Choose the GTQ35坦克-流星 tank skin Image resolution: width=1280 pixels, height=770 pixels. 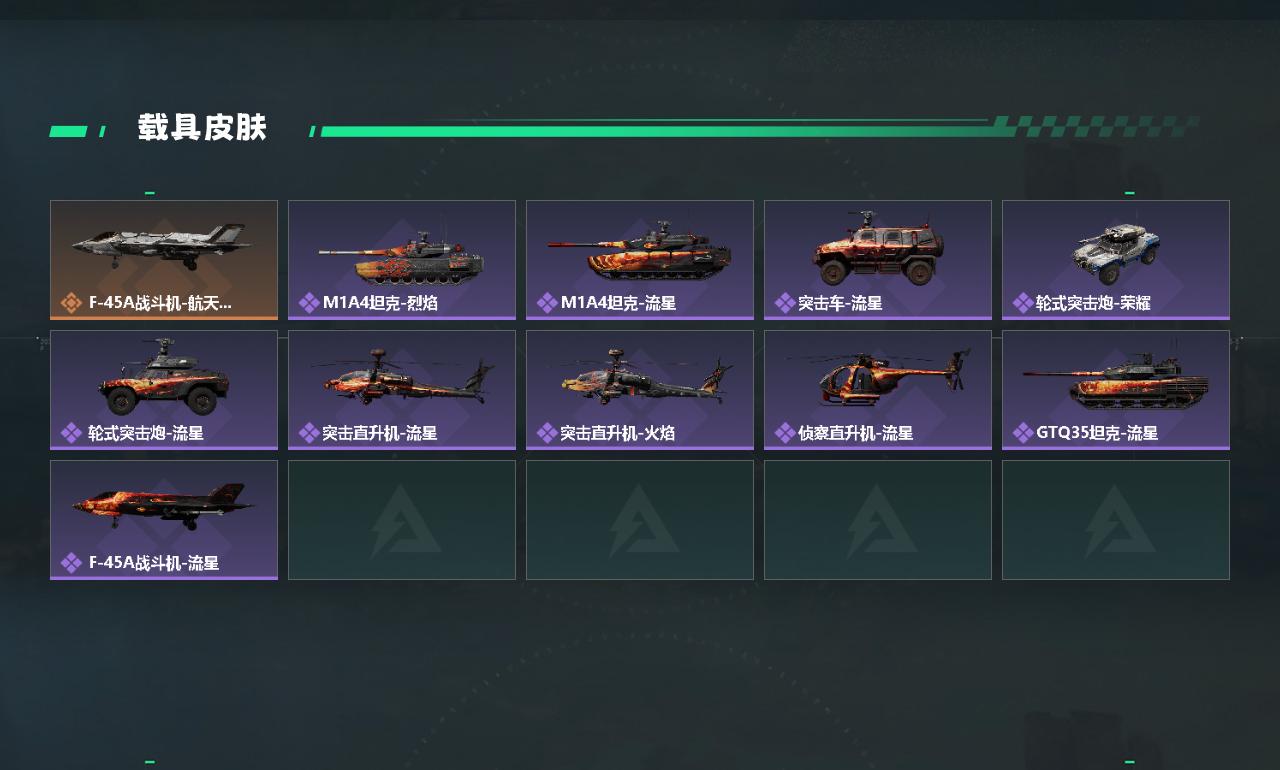1116,390
